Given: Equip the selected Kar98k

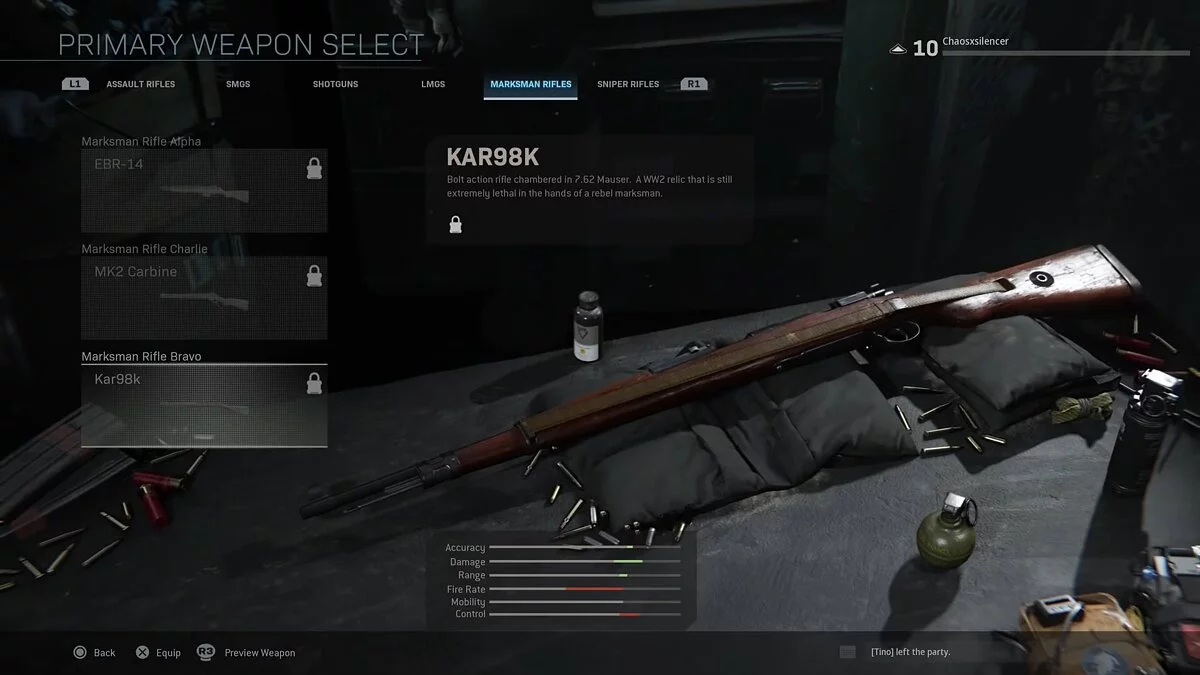Looking at the screenshot, I should 158,653.
